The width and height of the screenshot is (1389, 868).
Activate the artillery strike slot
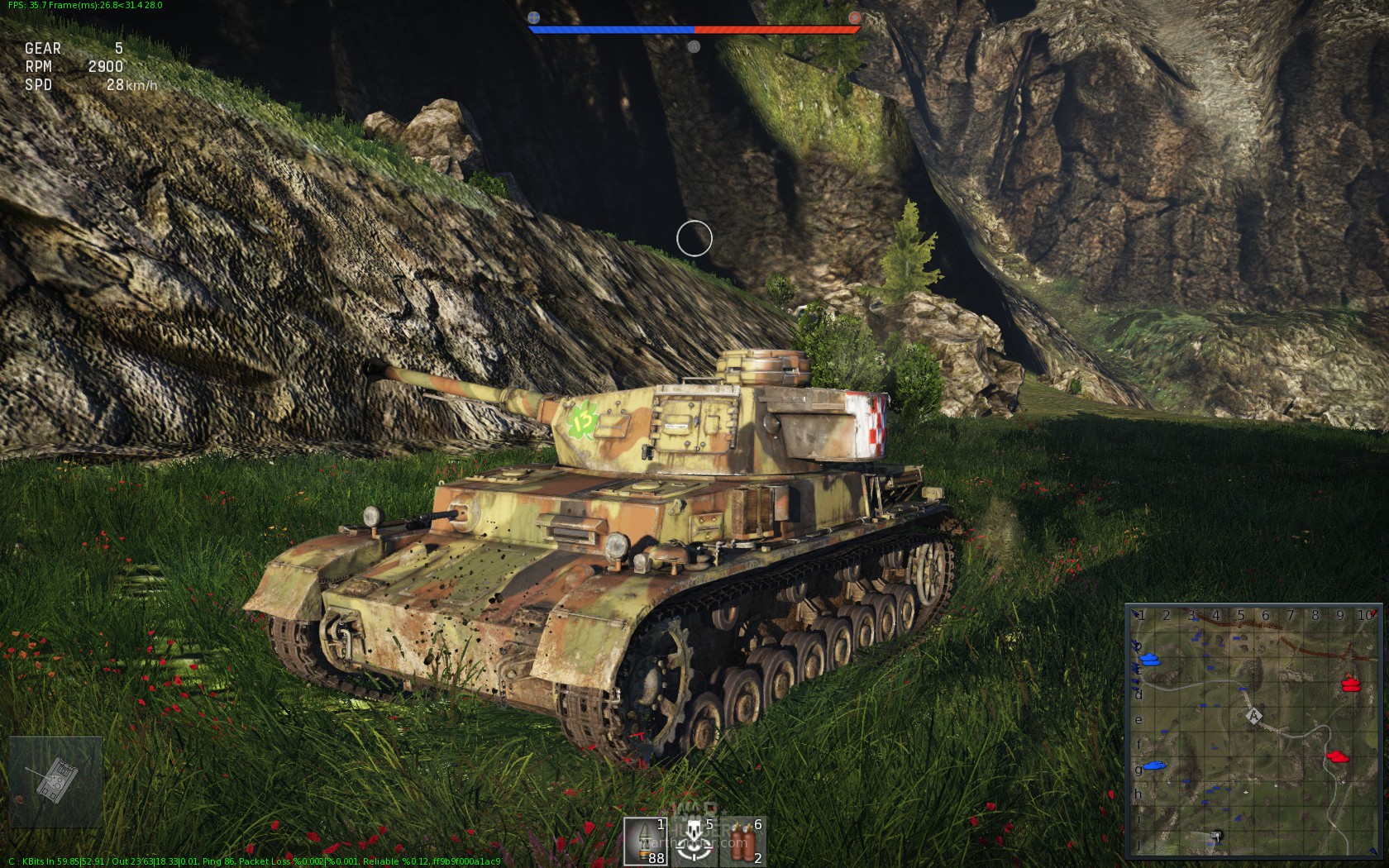(x=694, y=841)
